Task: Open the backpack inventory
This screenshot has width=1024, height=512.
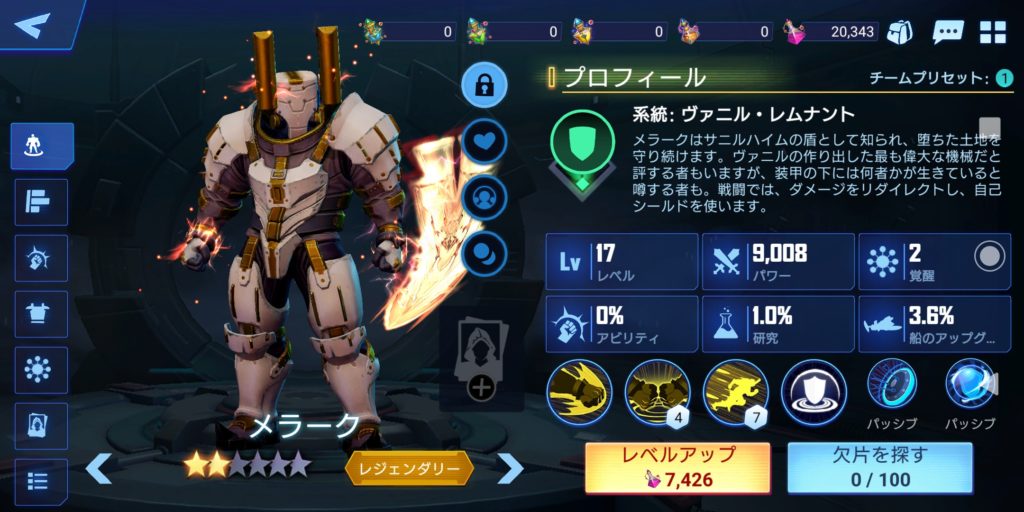Action: (901, 31)
